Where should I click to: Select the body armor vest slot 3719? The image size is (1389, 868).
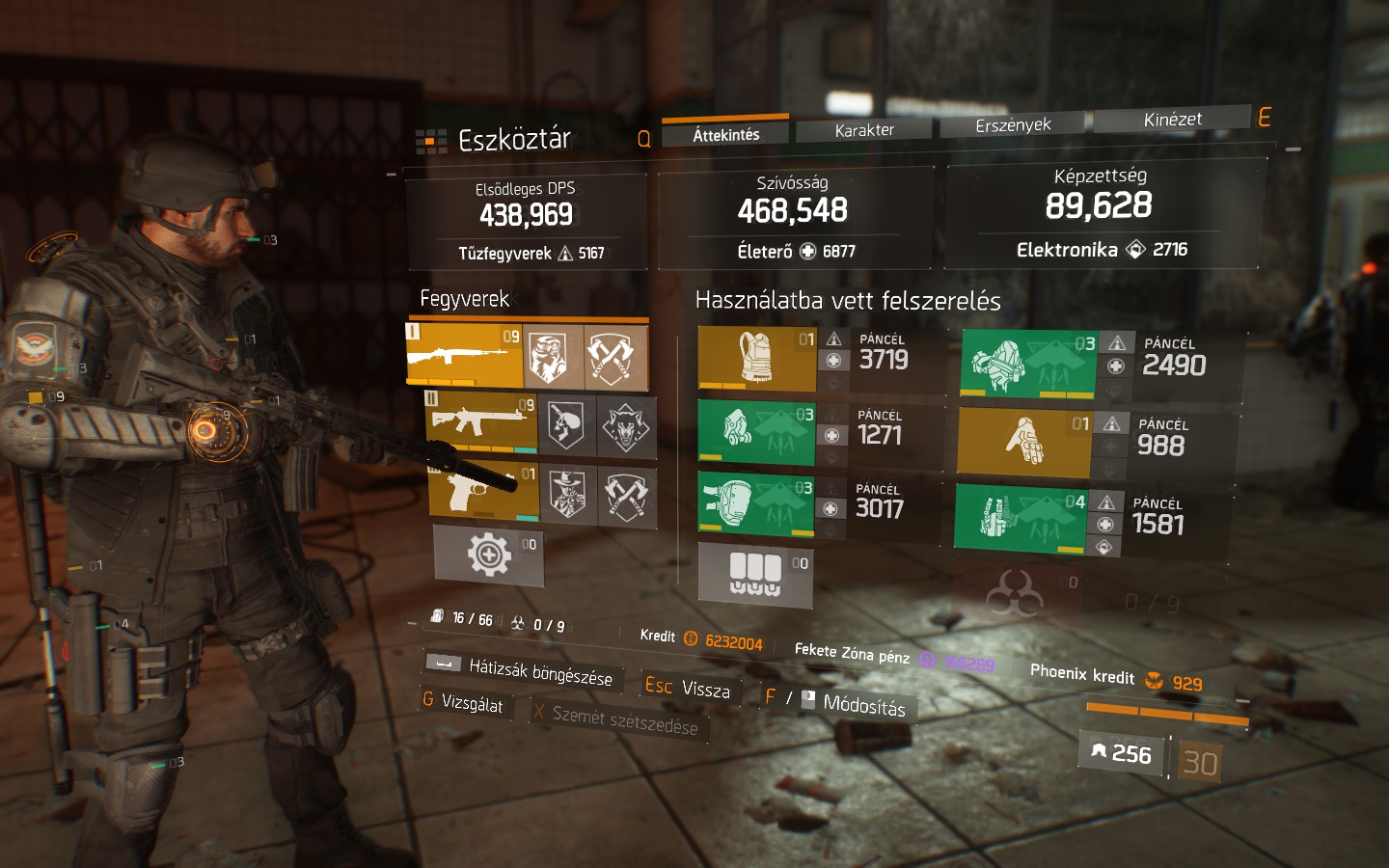coord(756,358)
